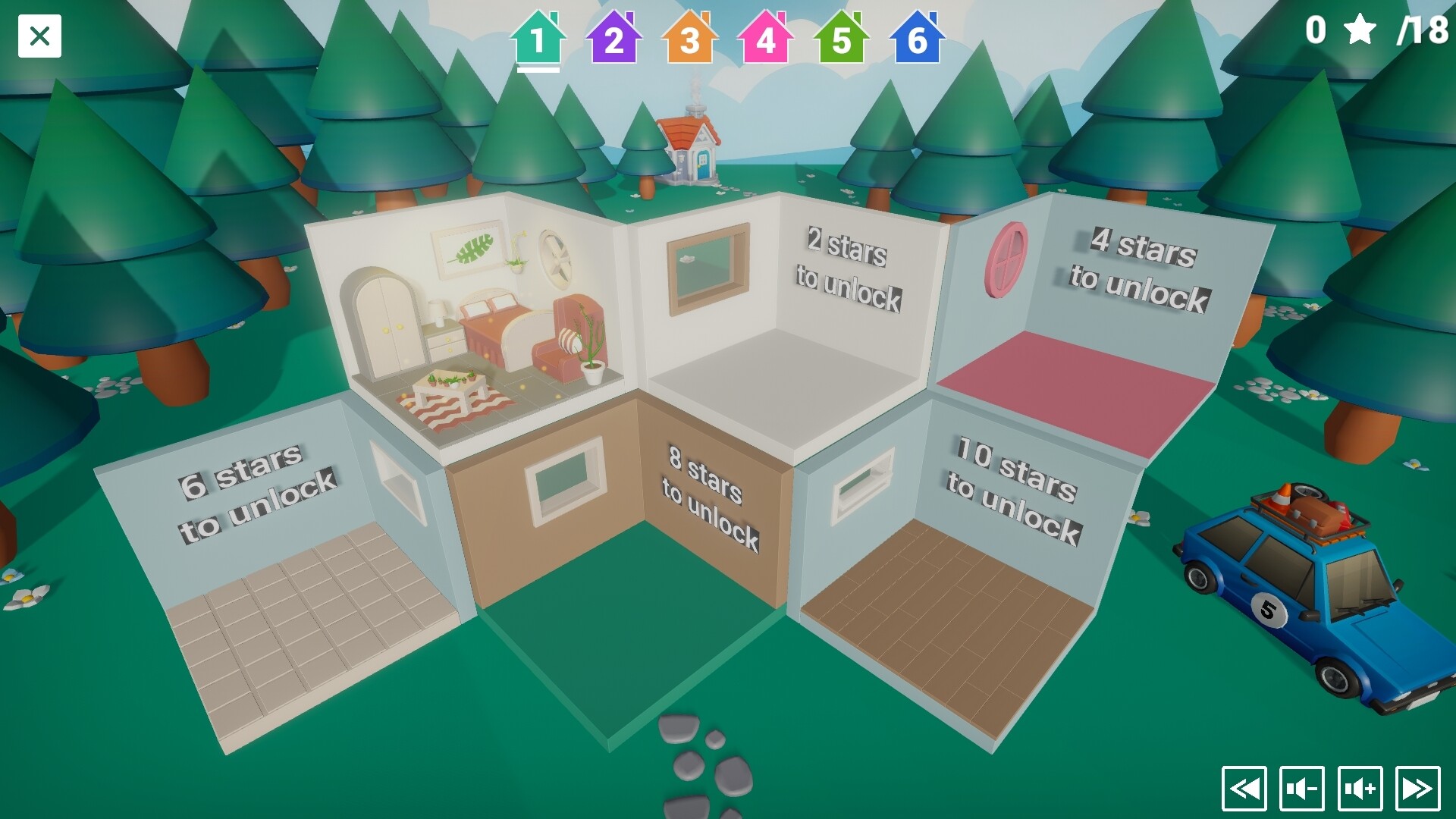Open the orange house 3 tab

[689, 38]
